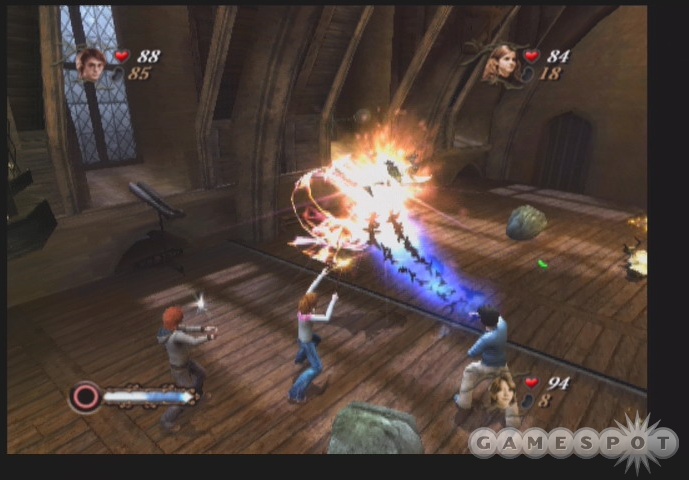
Task: Select Harry's portrait beside 88 health
Action: pos(92,63)
